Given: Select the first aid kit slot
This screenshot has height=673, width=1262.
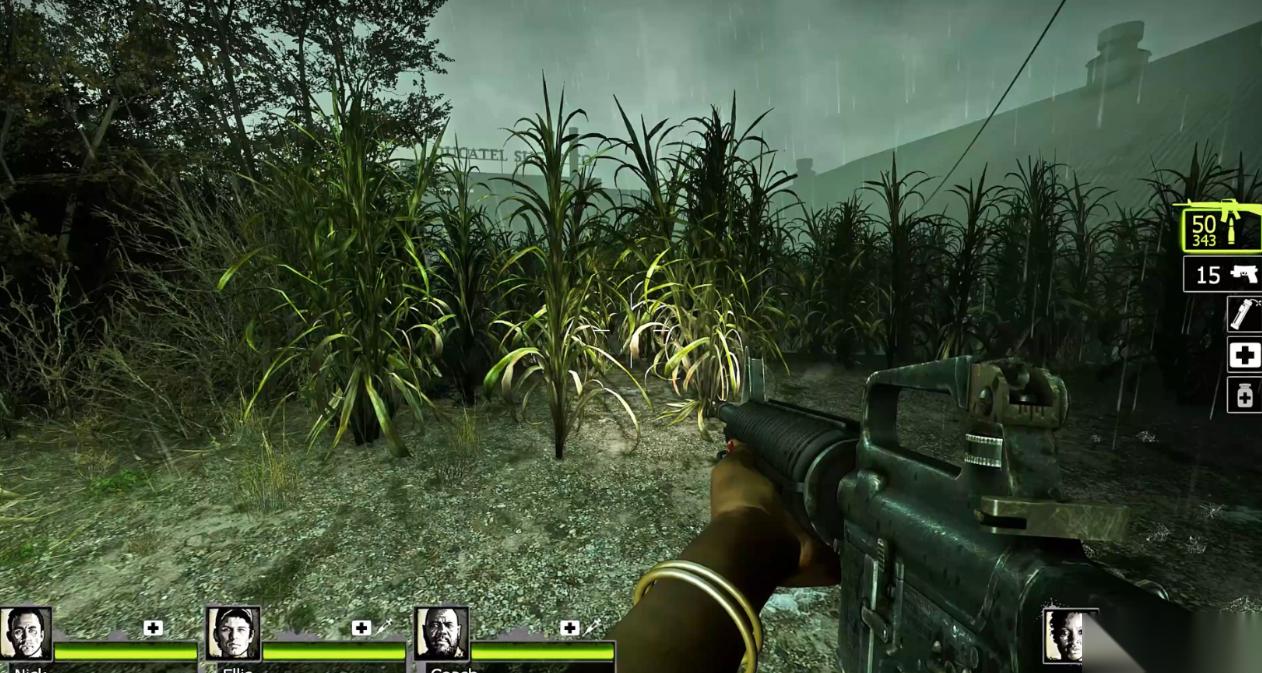Looking at the screenshot, I should coord(1244,354).
